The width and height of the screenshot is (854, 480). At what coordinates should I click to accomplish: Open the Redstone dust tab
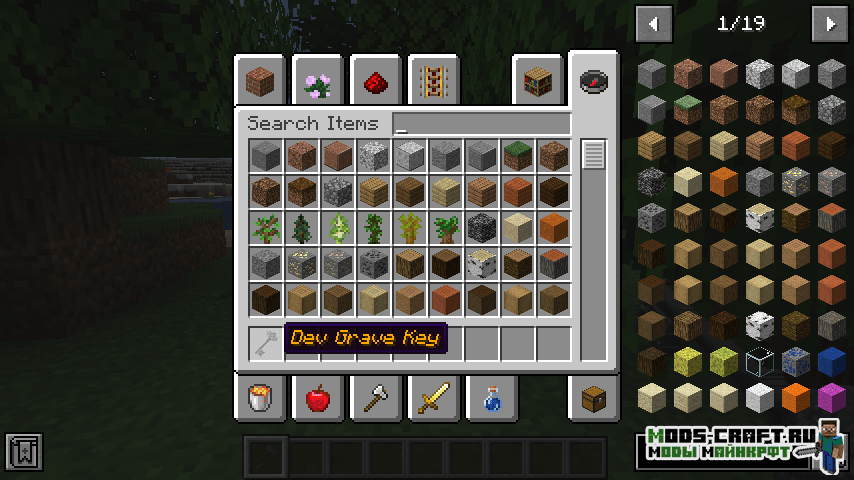[x=376, y=81]
